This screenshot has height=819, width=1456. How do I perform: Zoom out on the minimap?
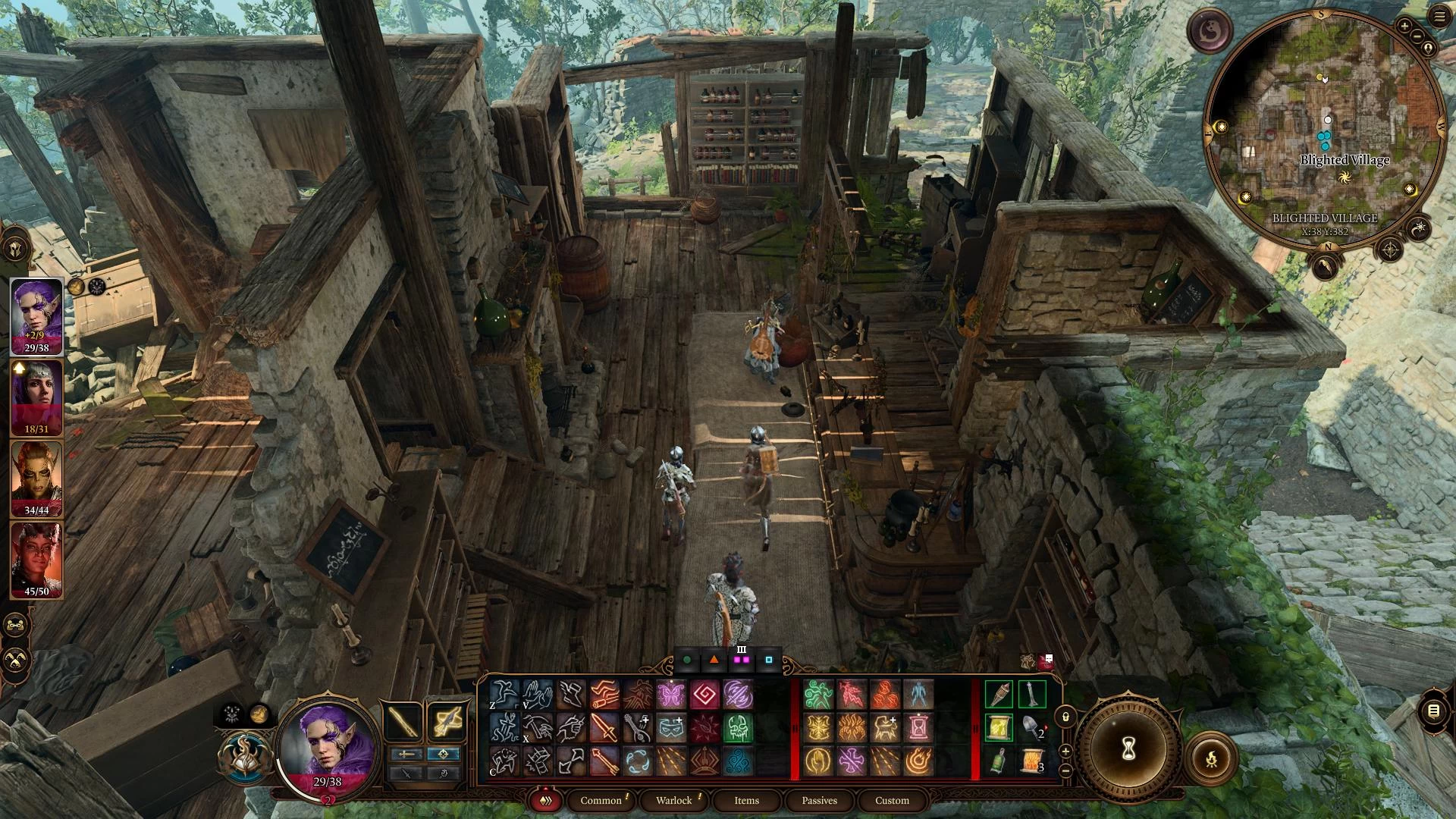pos(1417,37)
